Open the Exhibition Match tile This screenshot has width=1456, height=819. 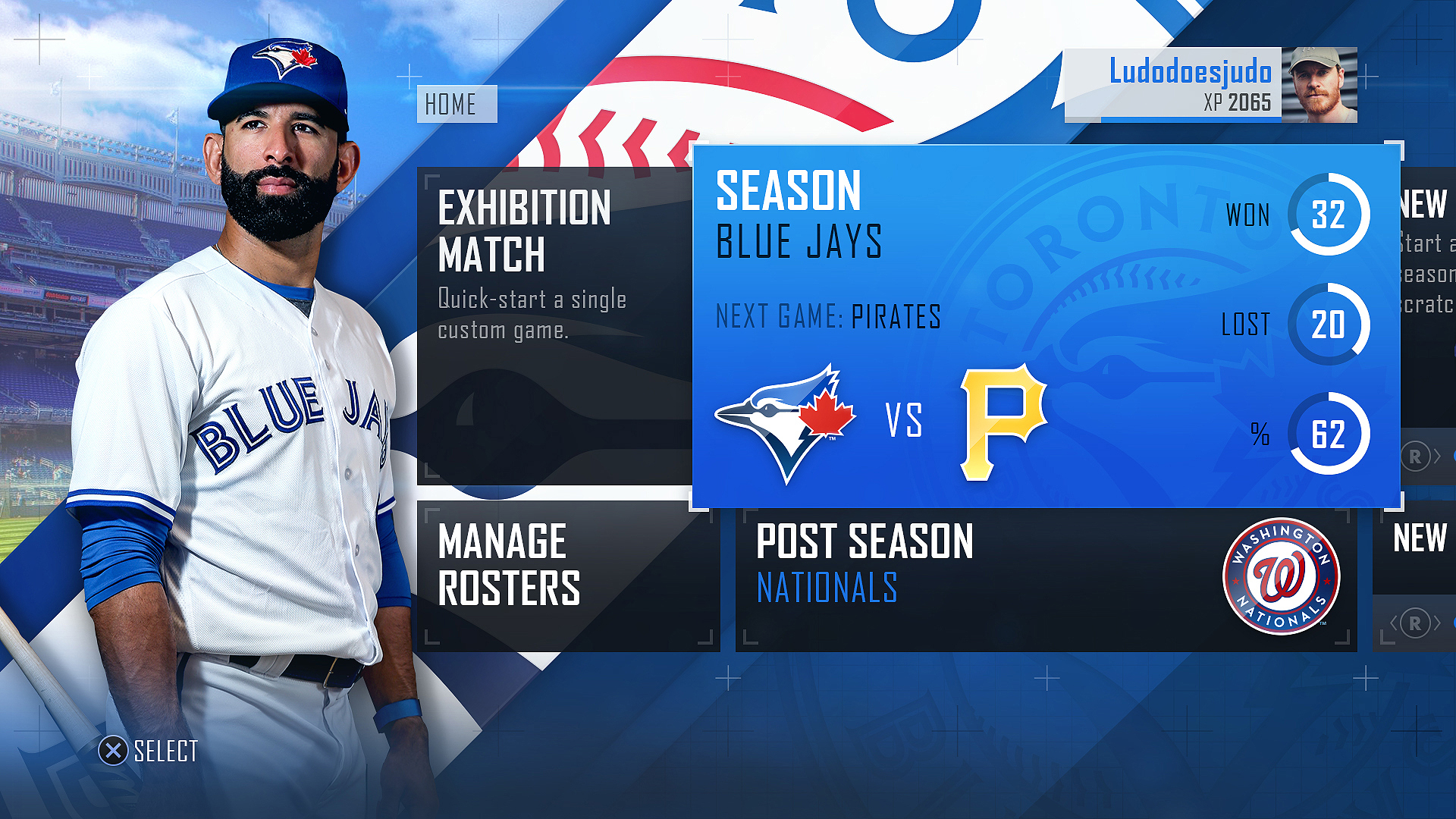point(554,326)
